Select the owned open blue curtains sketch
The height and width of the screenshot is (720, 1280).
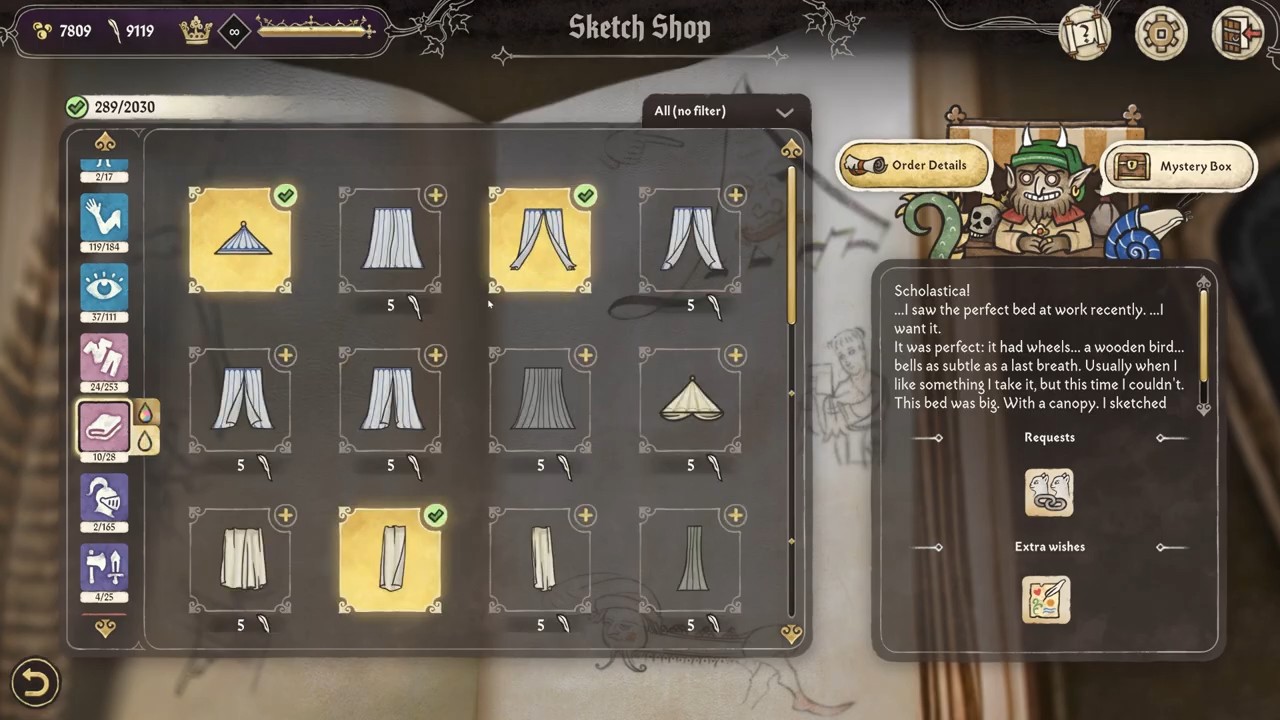click(x=540, y=240)
